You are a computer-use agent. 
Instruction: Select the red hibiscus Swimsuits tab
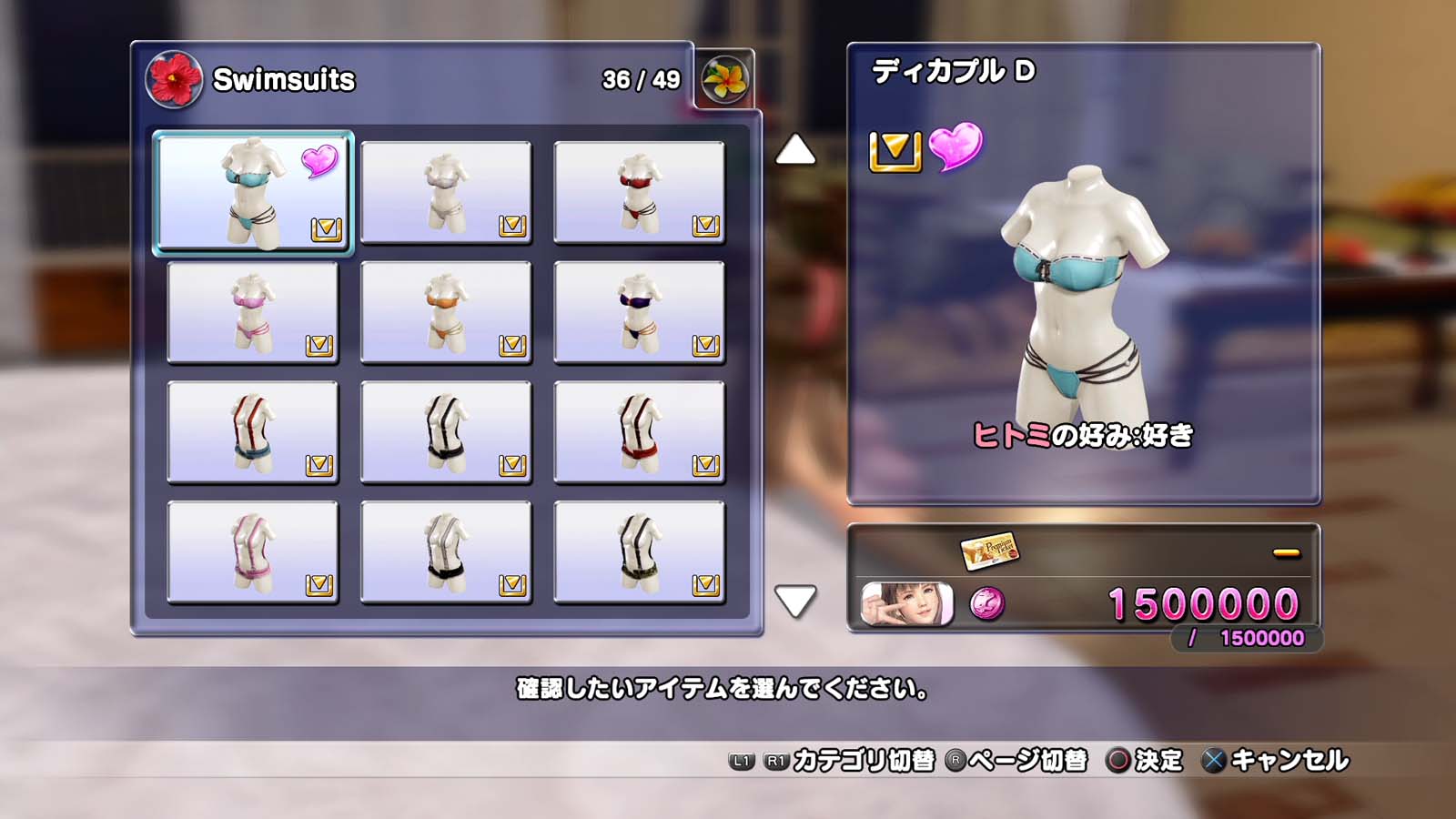(x=174, y=79)
